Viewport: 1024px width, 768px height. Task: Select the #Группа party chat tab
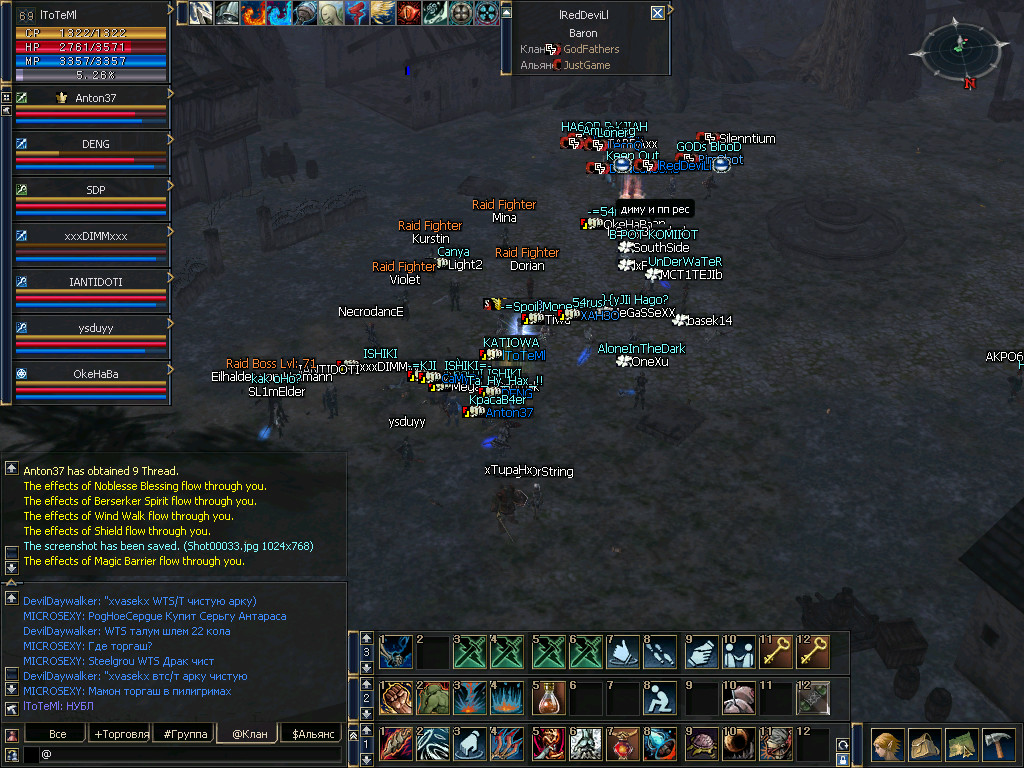(x=185, y=734)
